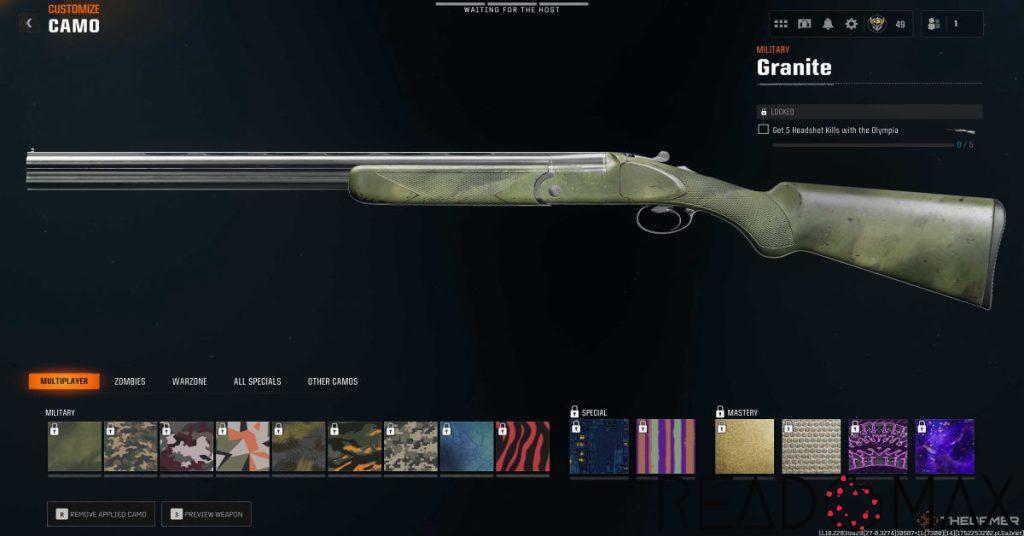1024x536 pixels.
Task: Choose the red tiger stripe camo
Action: point(523,447)
